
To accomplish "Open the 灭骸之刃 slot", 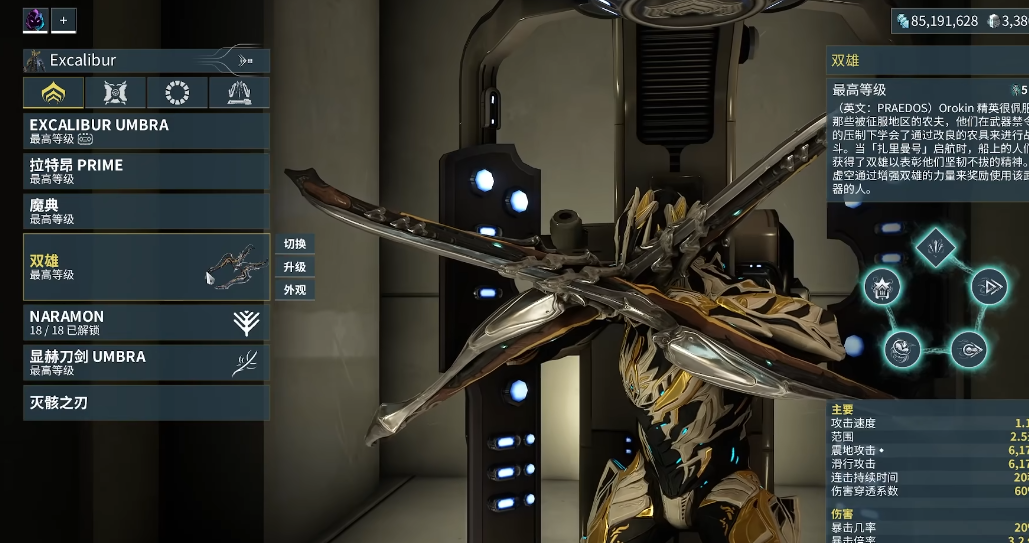I will 146,403.
